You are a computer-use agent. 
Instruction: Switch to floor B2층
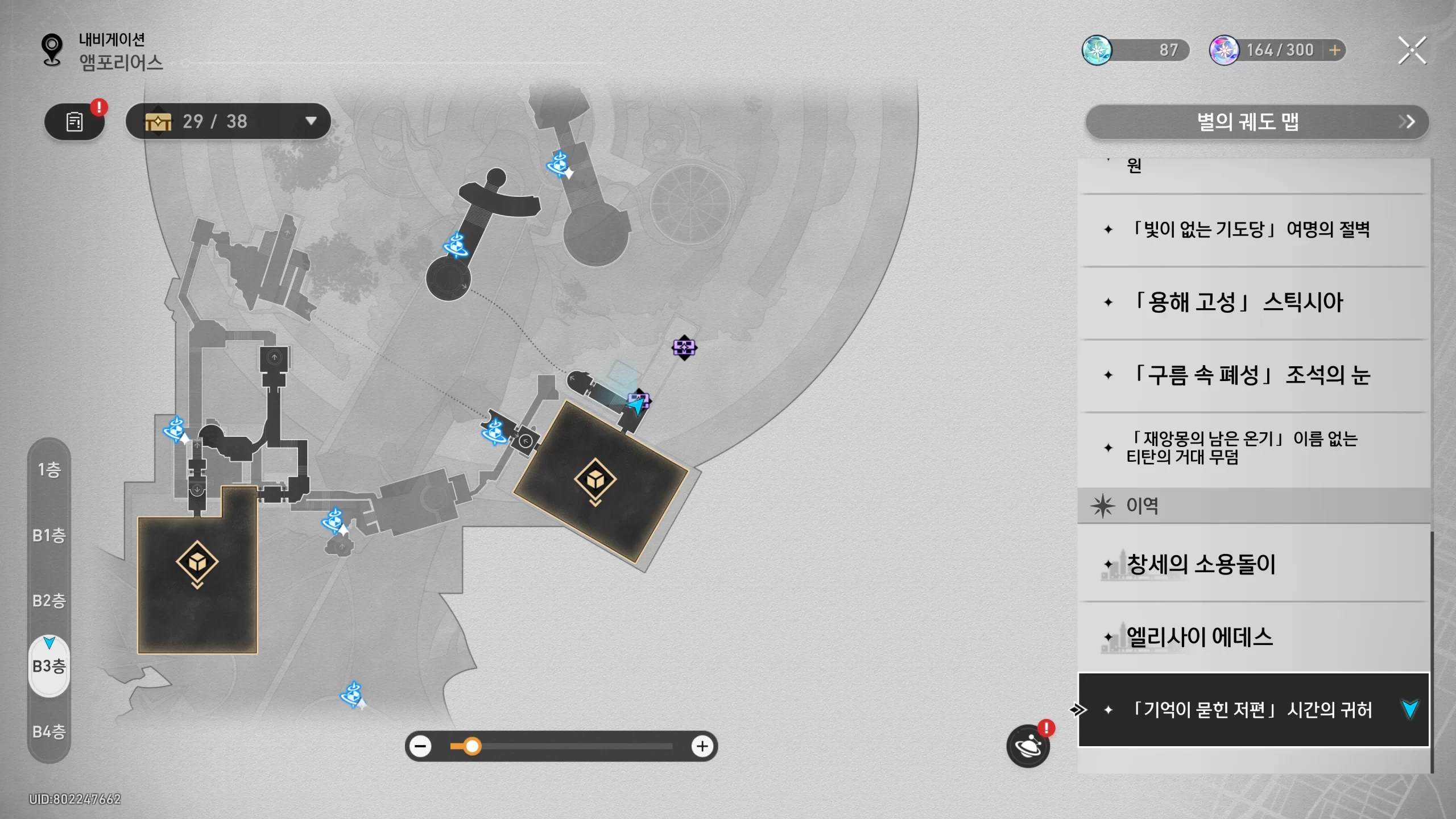coord(49,601)
